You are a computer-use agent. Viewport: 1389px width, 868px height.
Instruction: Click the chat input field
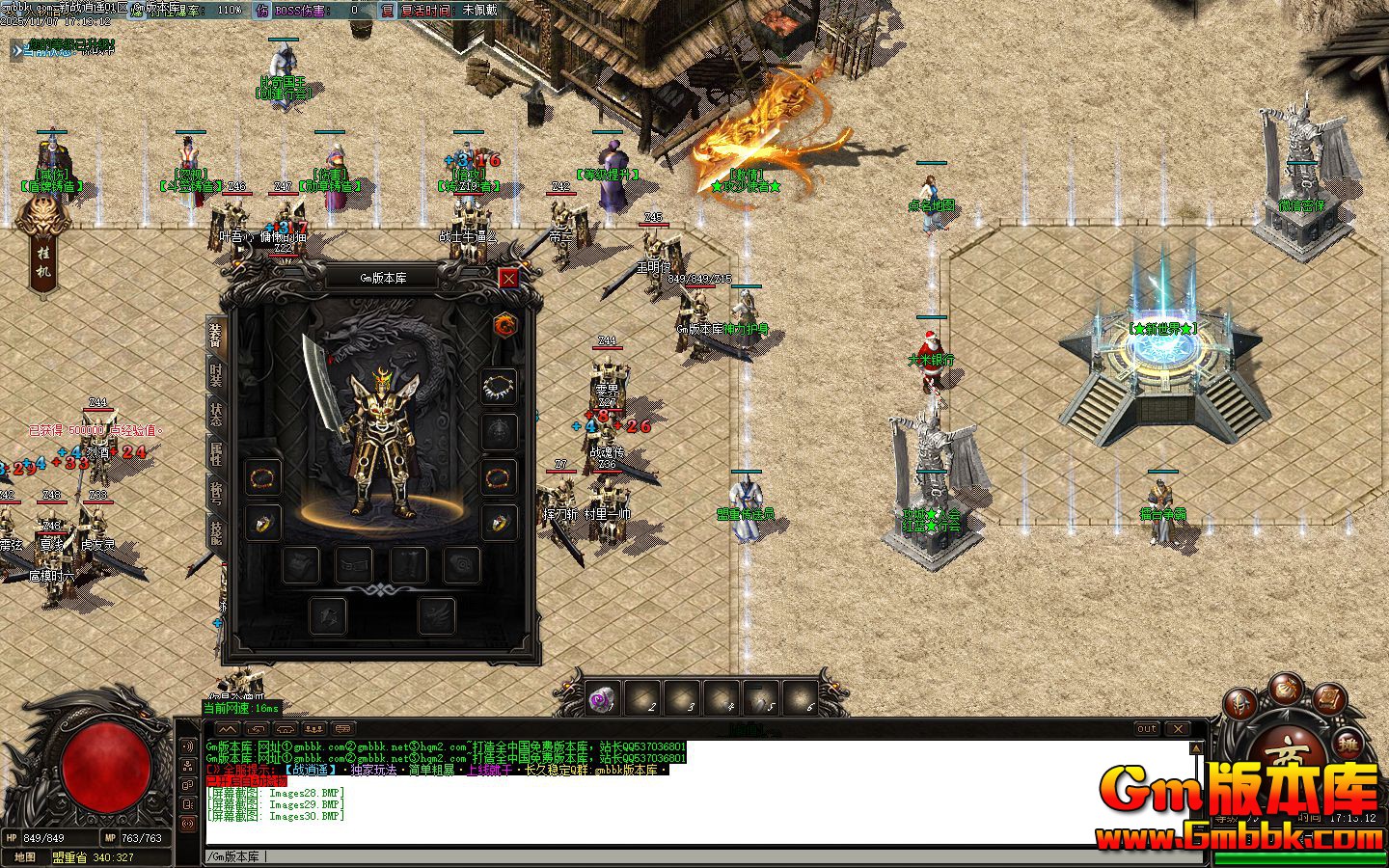pos(675,856)
